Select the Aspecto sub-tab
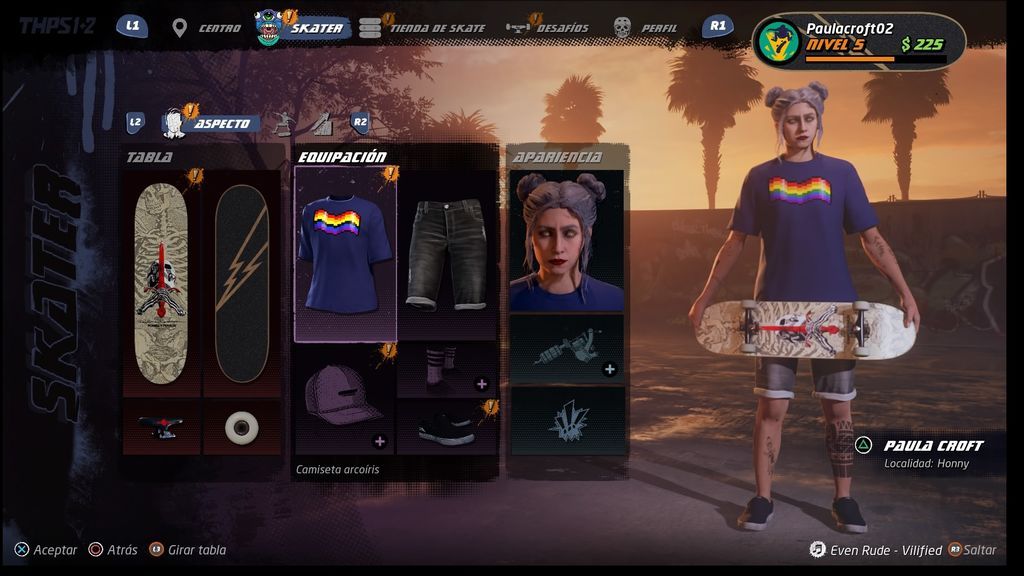Viewport: 1024px width, 576px height. point(211,124)
